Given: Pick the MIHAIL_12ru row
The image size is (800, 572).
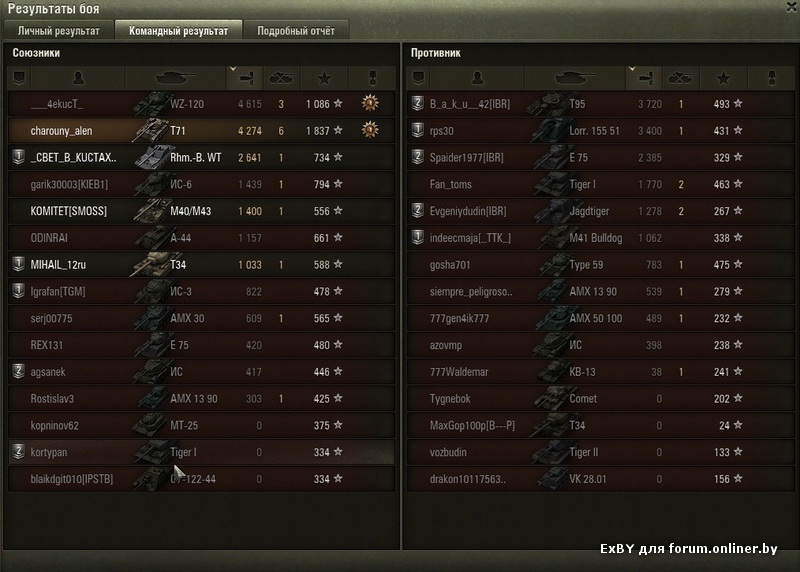Looking at the screenshot, I should [200, 265].
